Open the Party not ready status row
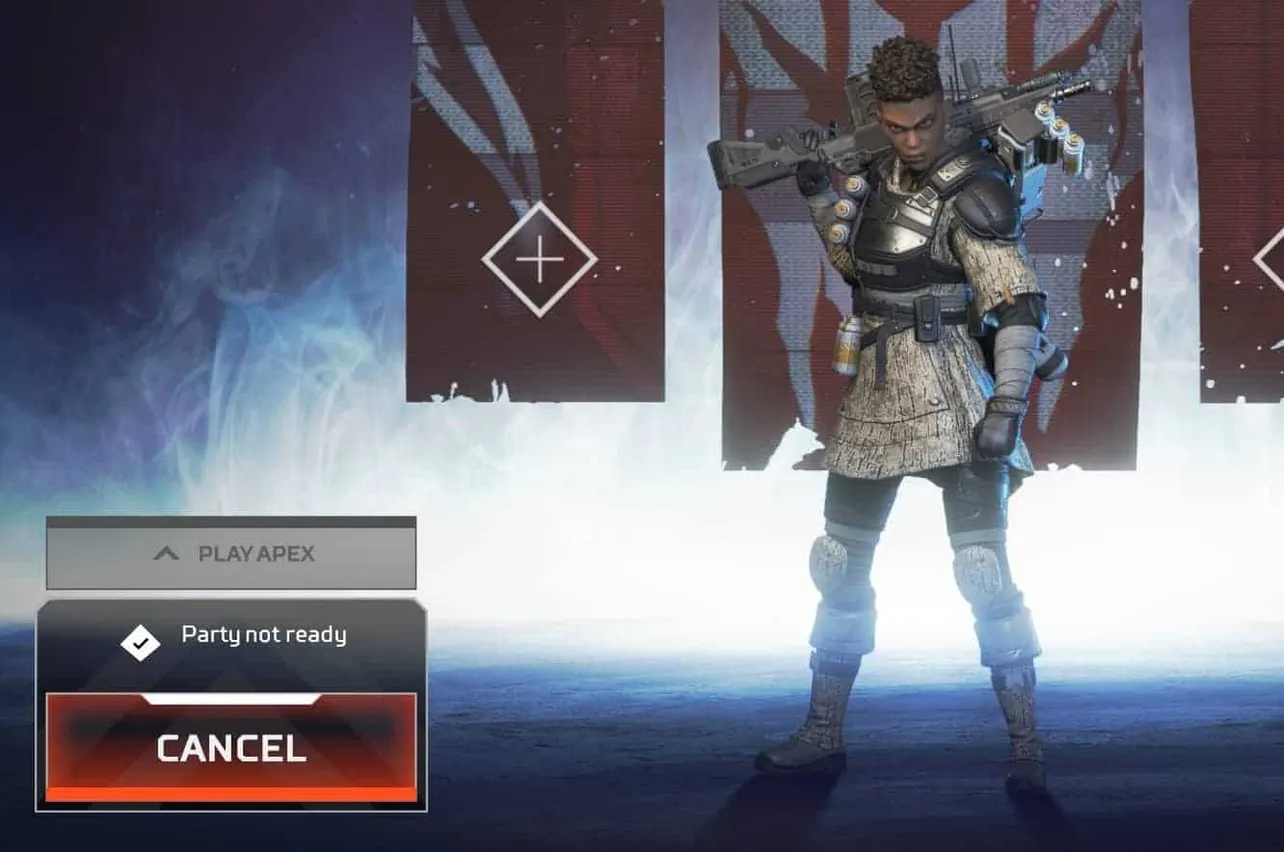Image resolution: width=1284 pixels, height=852 pixels. click(x=263, y=635)
